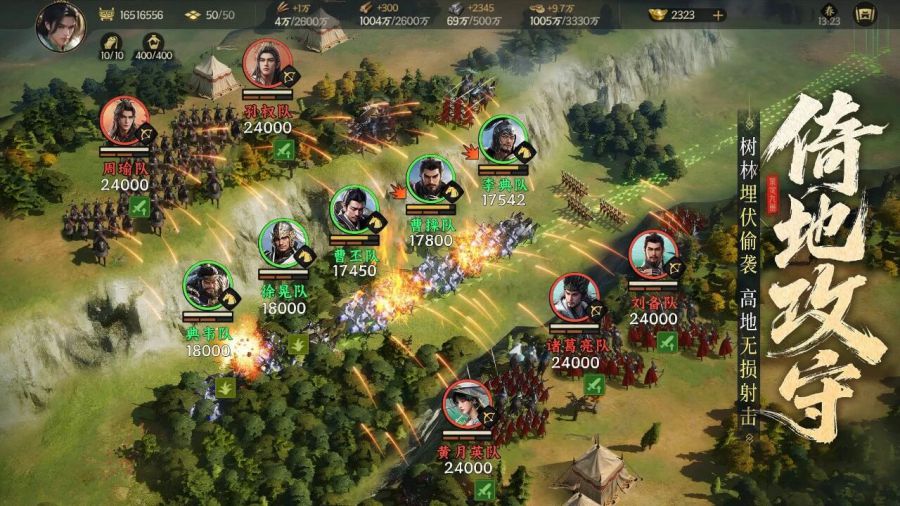
Task: Click the green sword icon under 黄月英队
Action: 485,489
